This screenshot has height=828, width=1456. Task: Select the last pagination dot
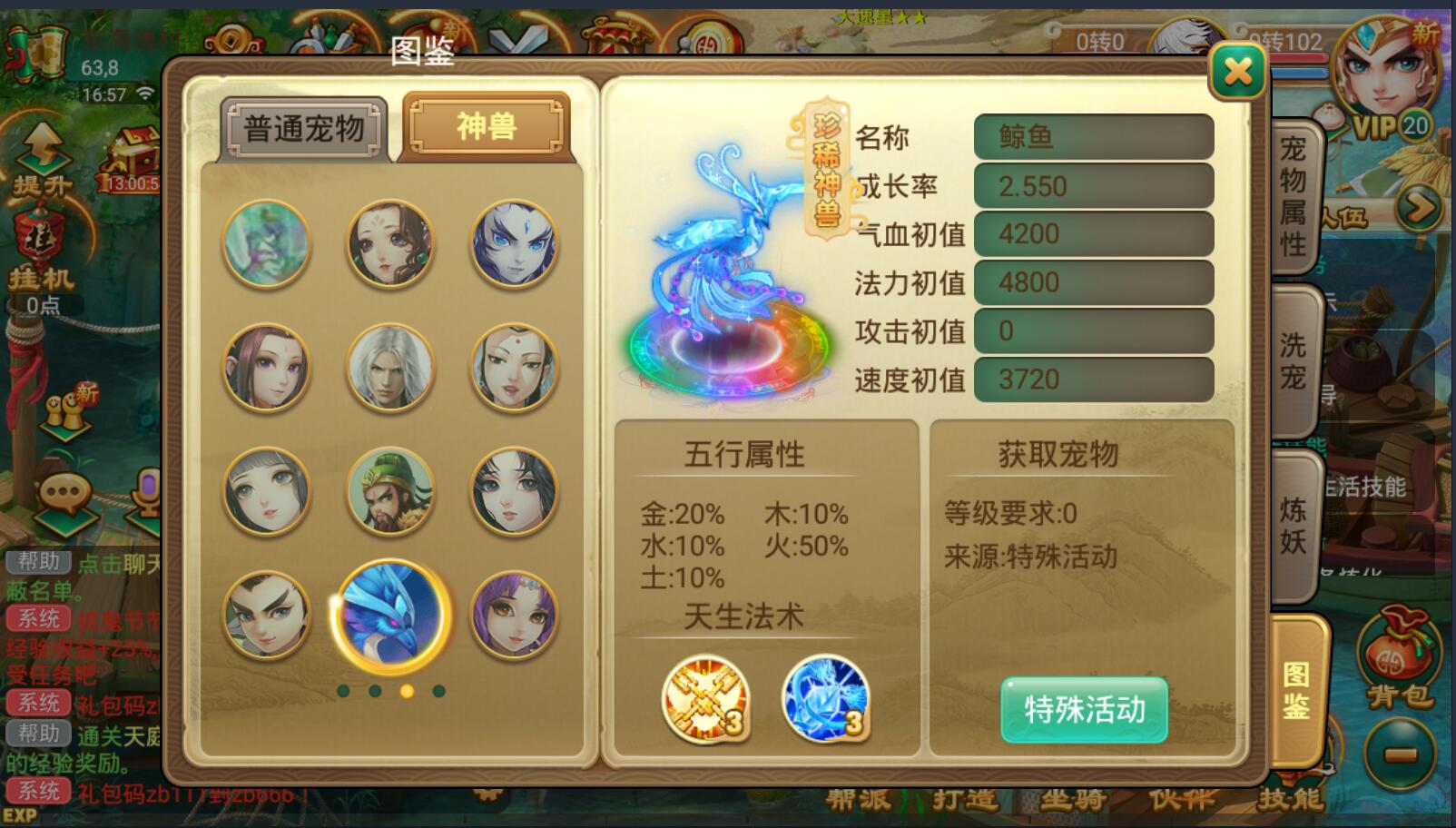[438, 690]
